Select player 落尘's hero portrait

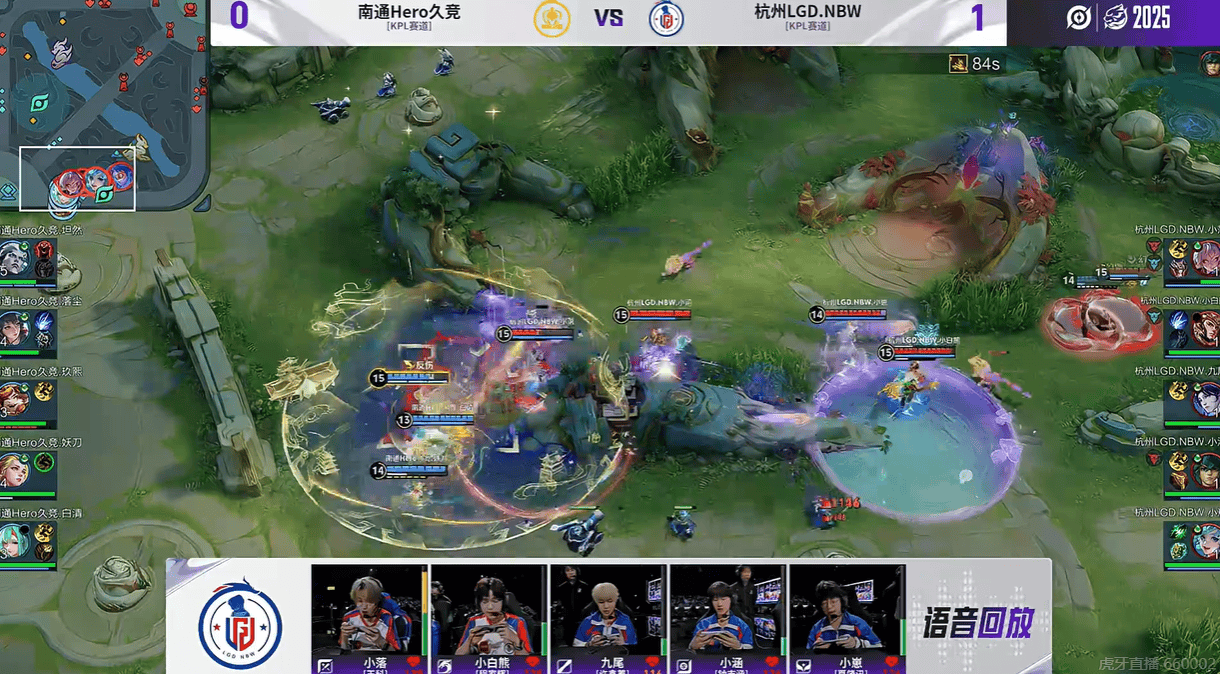pos(14,329)
